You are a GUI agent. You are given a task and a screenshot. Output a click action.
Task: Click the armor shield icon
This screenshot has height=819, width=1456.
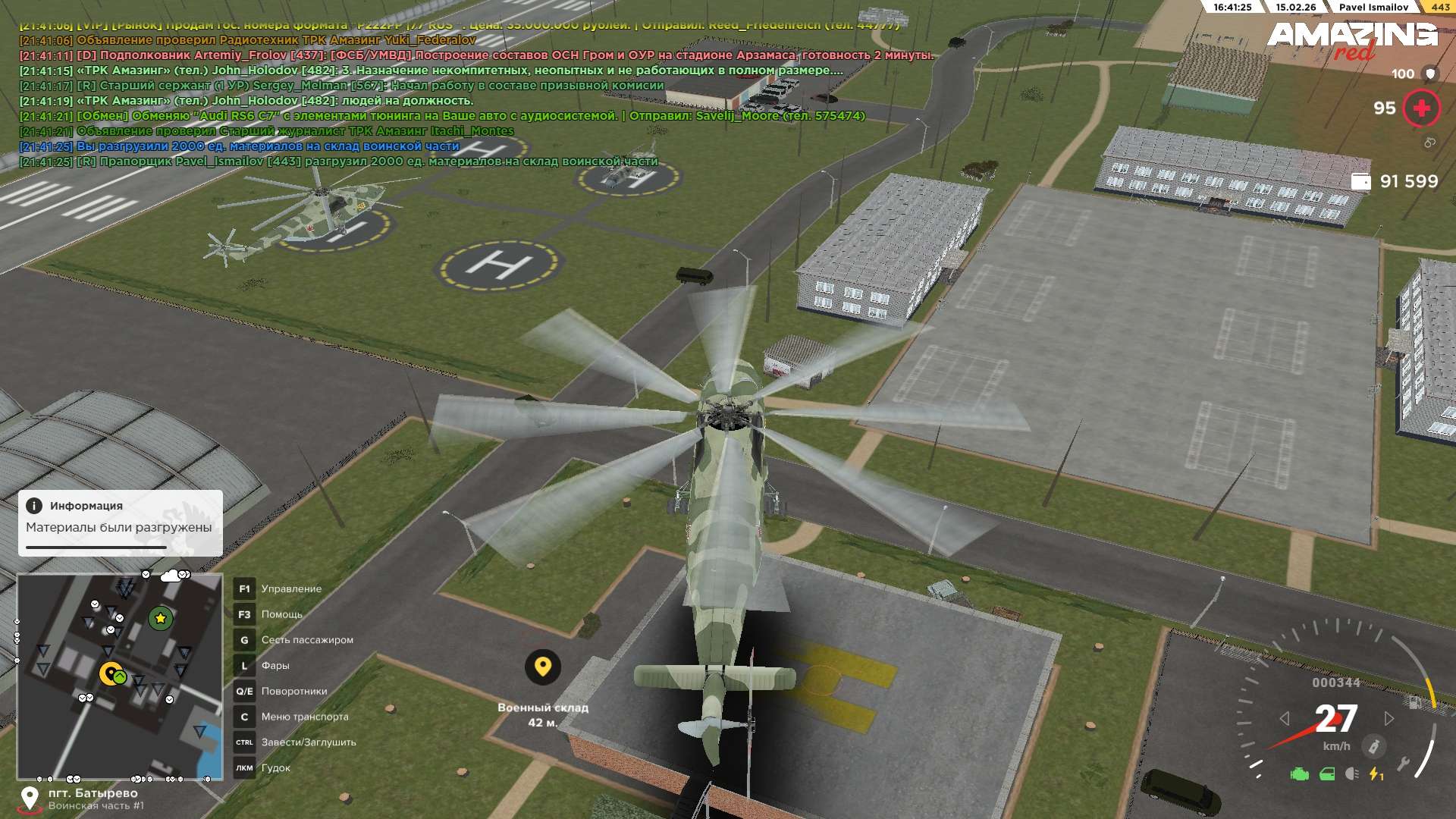(1430, 74)
